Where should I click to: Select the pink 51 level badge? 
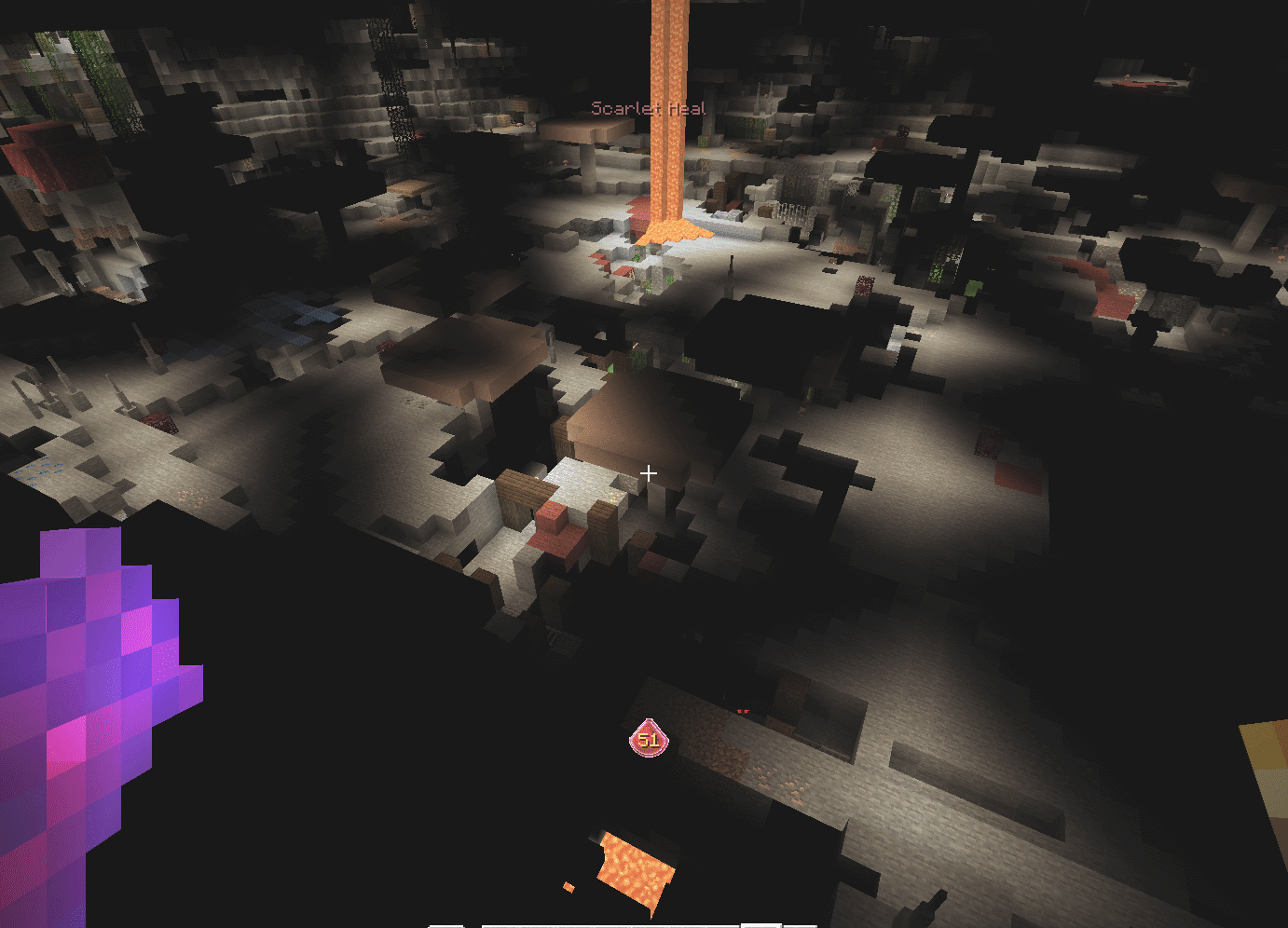click(650, 737)
